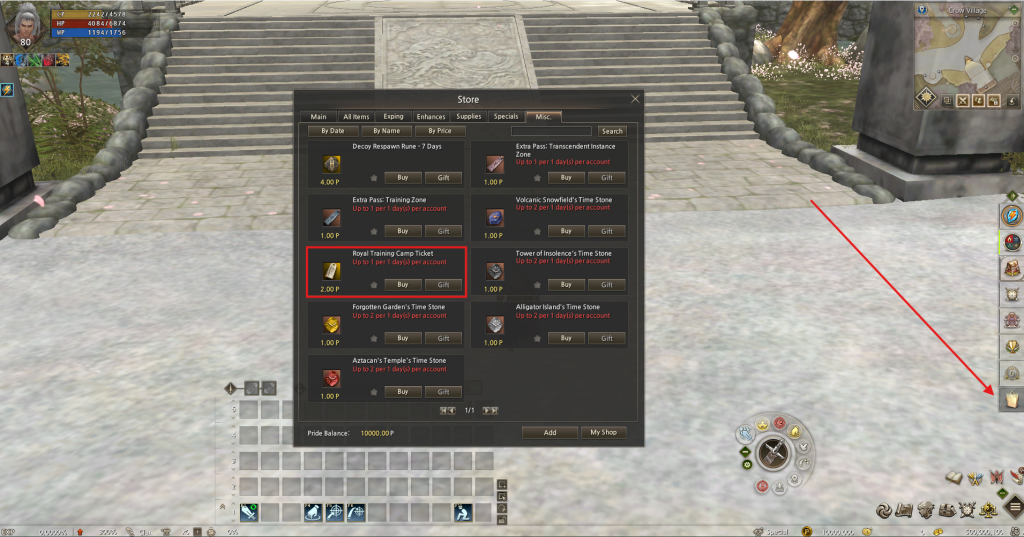Screen dimensions: 1024x537
Task: Close the Store window
Action: [635, 99]
